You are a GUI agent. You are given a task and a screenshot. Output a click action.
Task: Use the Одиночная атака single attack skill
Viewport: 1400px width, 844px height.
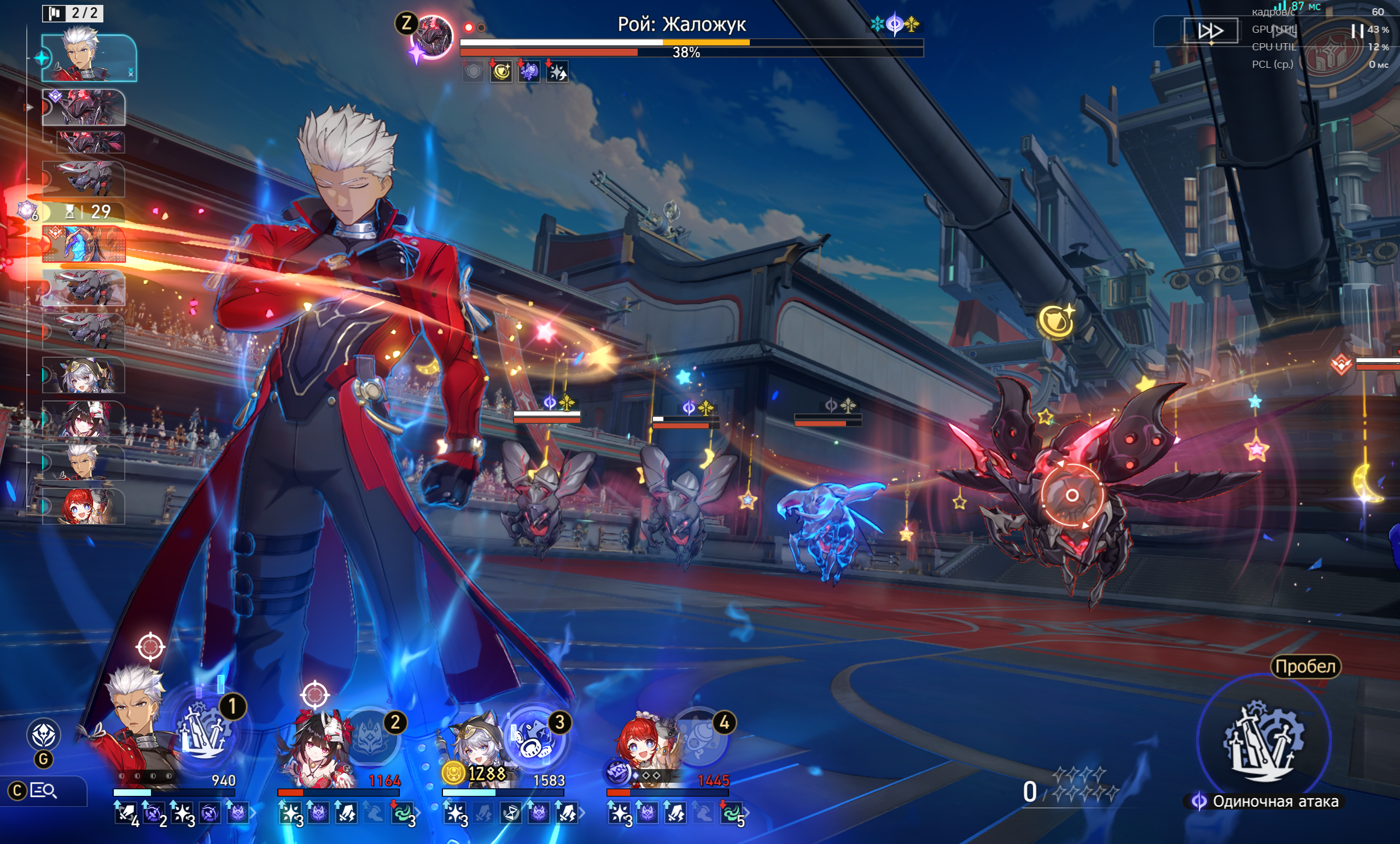coord(1264,741)
